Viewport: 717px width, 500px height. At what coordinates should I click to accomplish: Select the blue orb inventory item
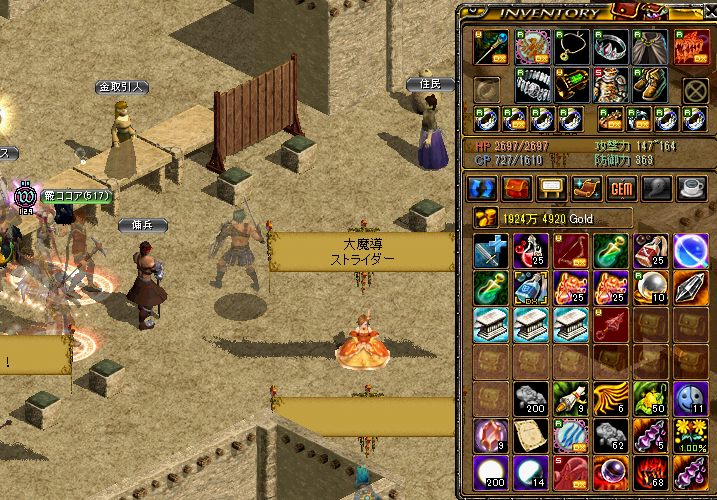tap(690, 251)
